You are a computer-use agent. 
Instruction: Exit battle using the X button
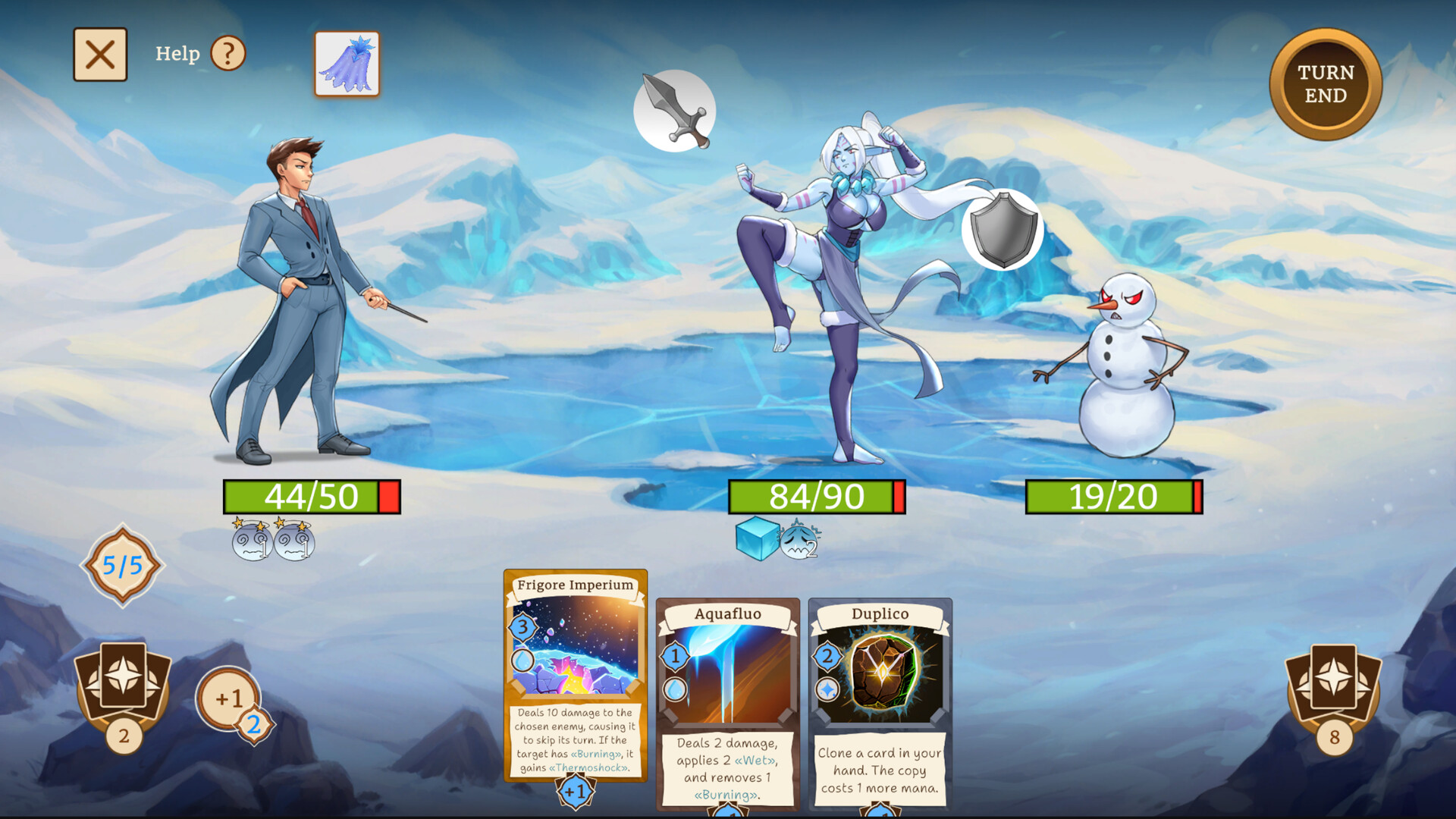[99, 53]
